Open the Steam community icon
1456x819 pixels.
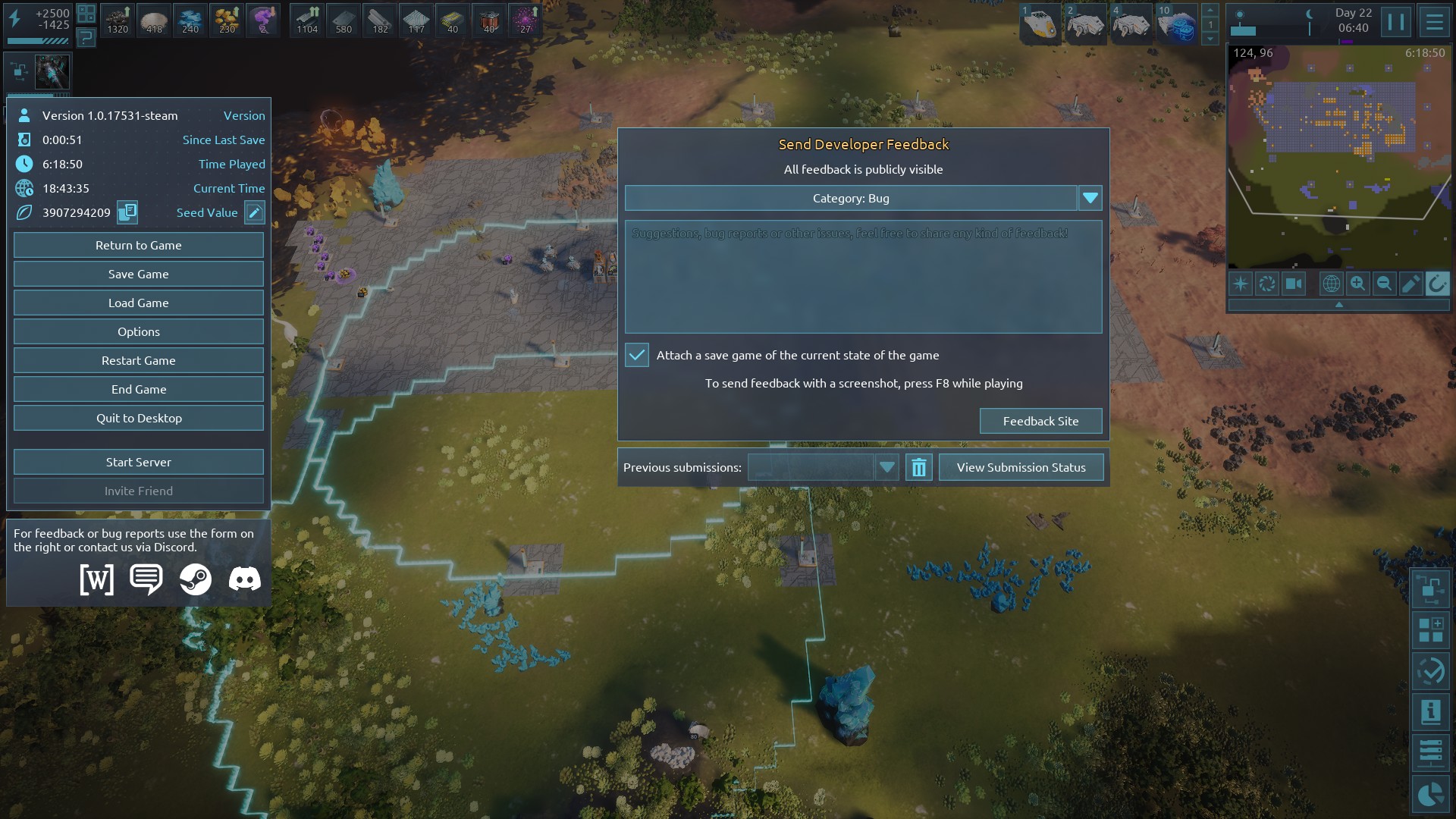[195, 579]
